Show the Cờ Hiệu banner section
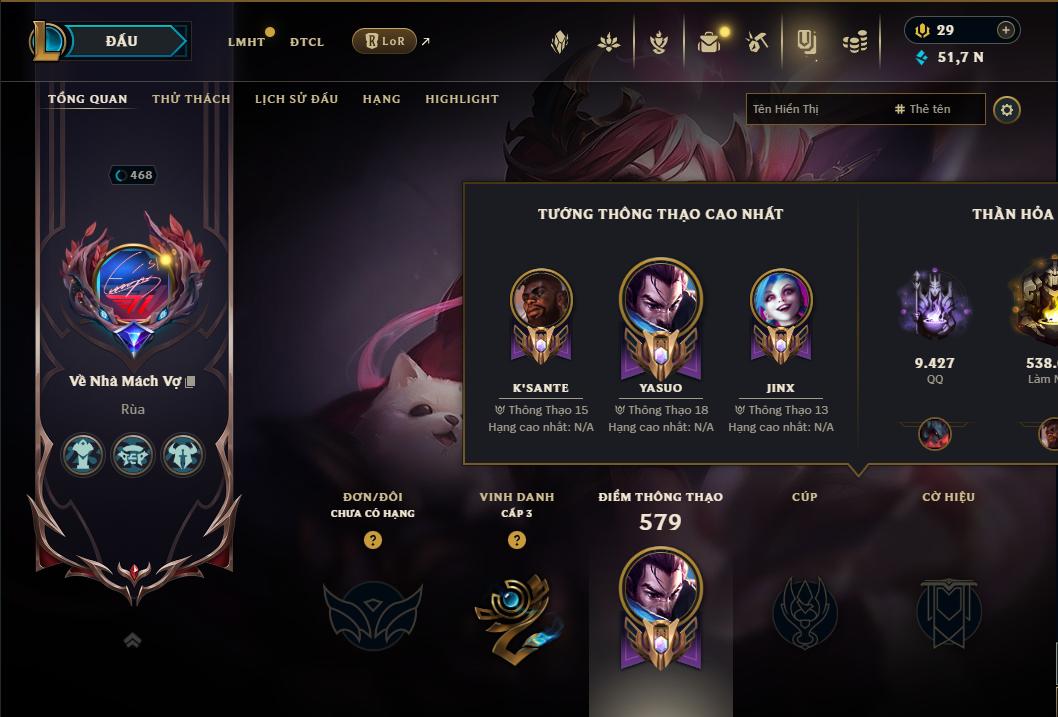The image size is (1058, 717). click(x=948, y=610)
